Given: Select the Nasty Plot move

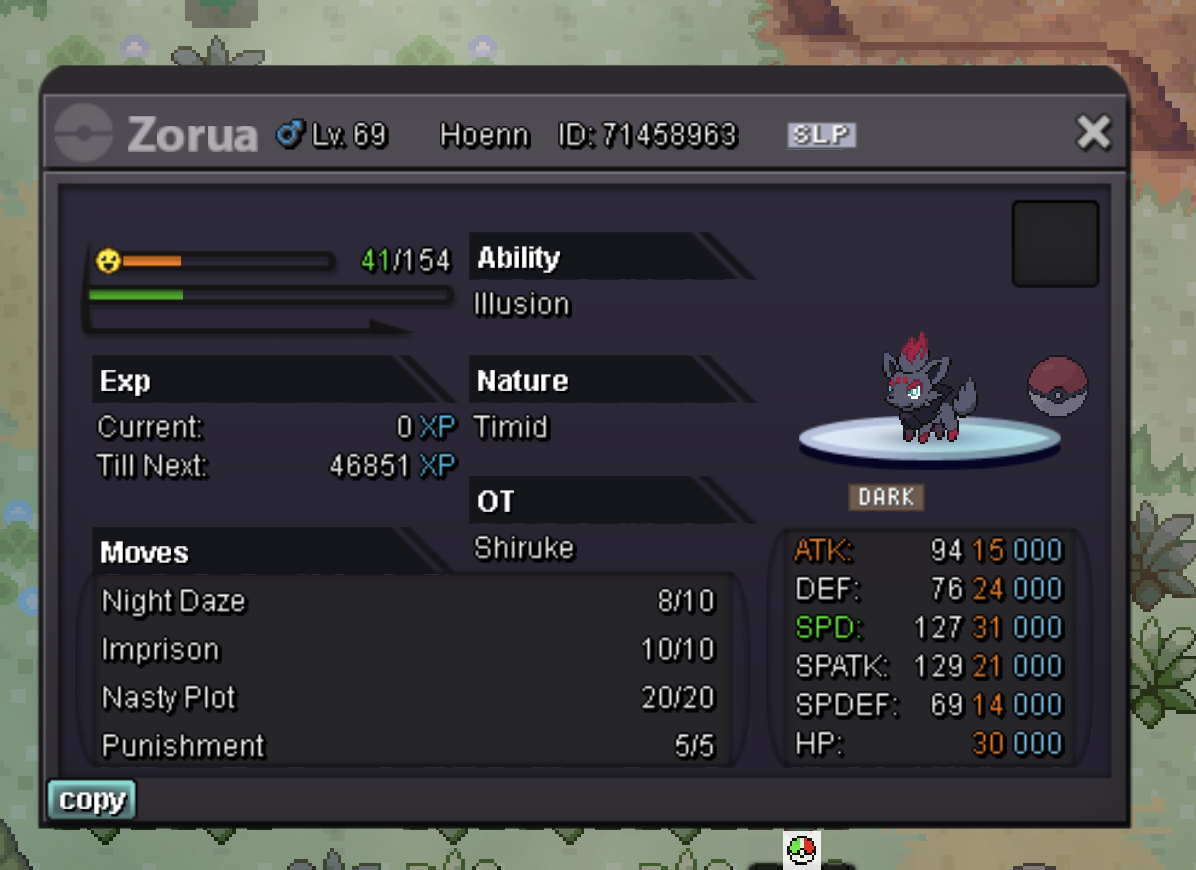Looking at the screenshot, I should pyautogui.click(x=406, y=697).
